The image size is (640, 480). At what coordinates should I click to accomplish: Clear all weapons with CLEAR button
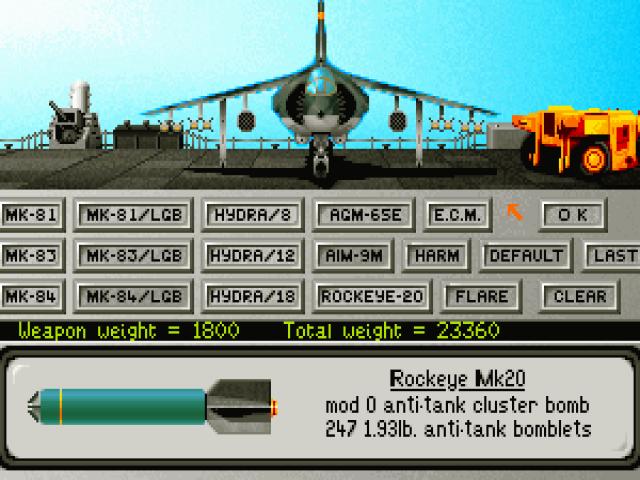click(579, 297)
